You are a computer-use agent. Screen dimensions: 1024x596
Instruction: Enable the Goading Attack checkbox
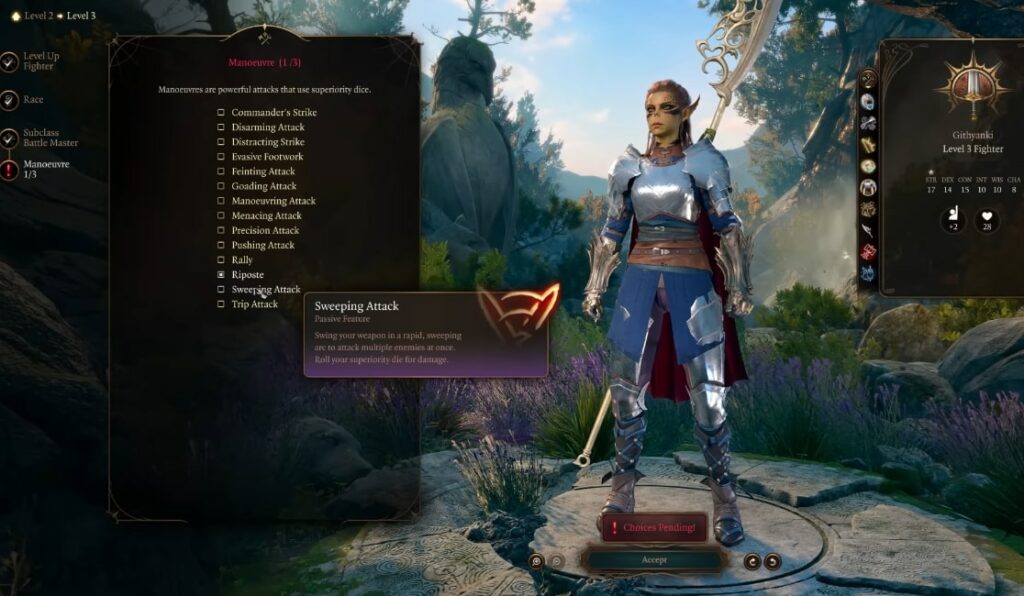[221, 186]
